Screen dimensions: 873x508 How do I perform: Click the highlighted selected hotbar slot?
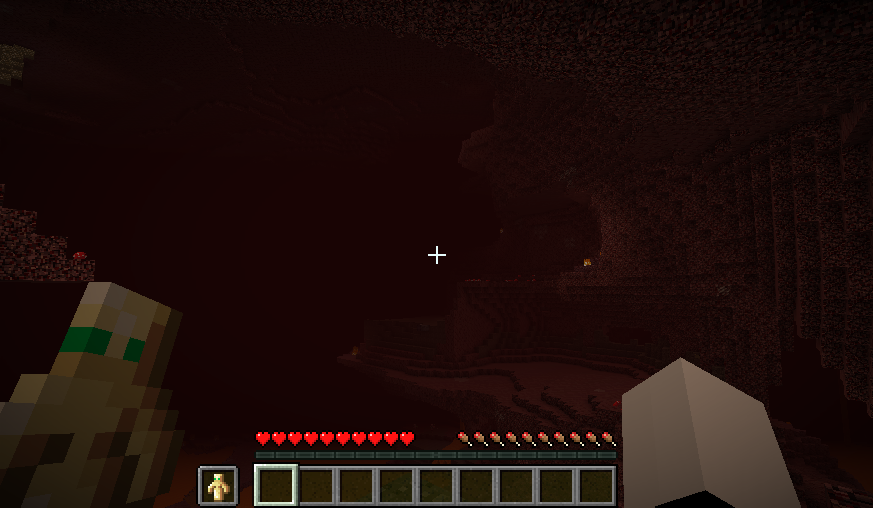pyautogui.click(x=276, y=486)
